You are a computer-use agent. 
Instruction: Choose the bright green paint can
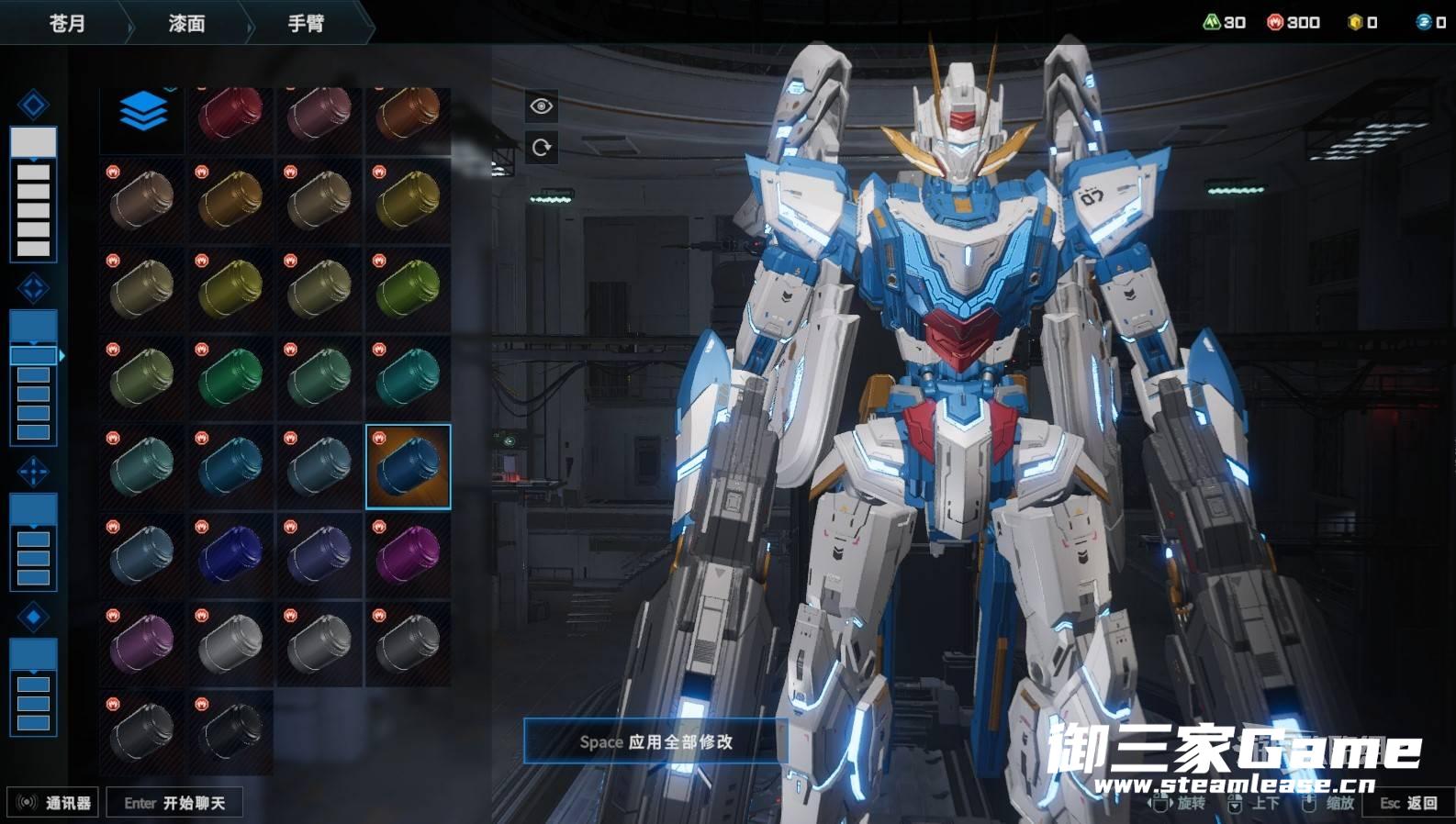point(230,378)
